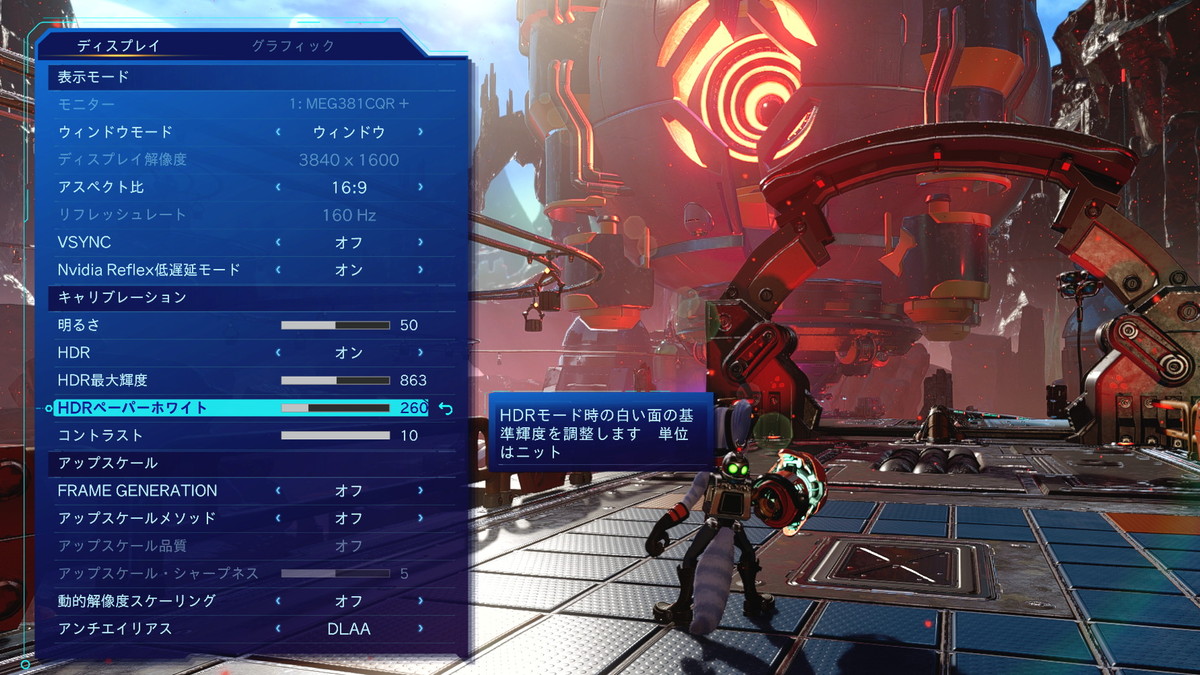Image resolution: width=1200 pixels, height=675 pixels.
Task: Reset HDRペーパーホワイト with the undo arrow
Action: click(x=446, y=408)
